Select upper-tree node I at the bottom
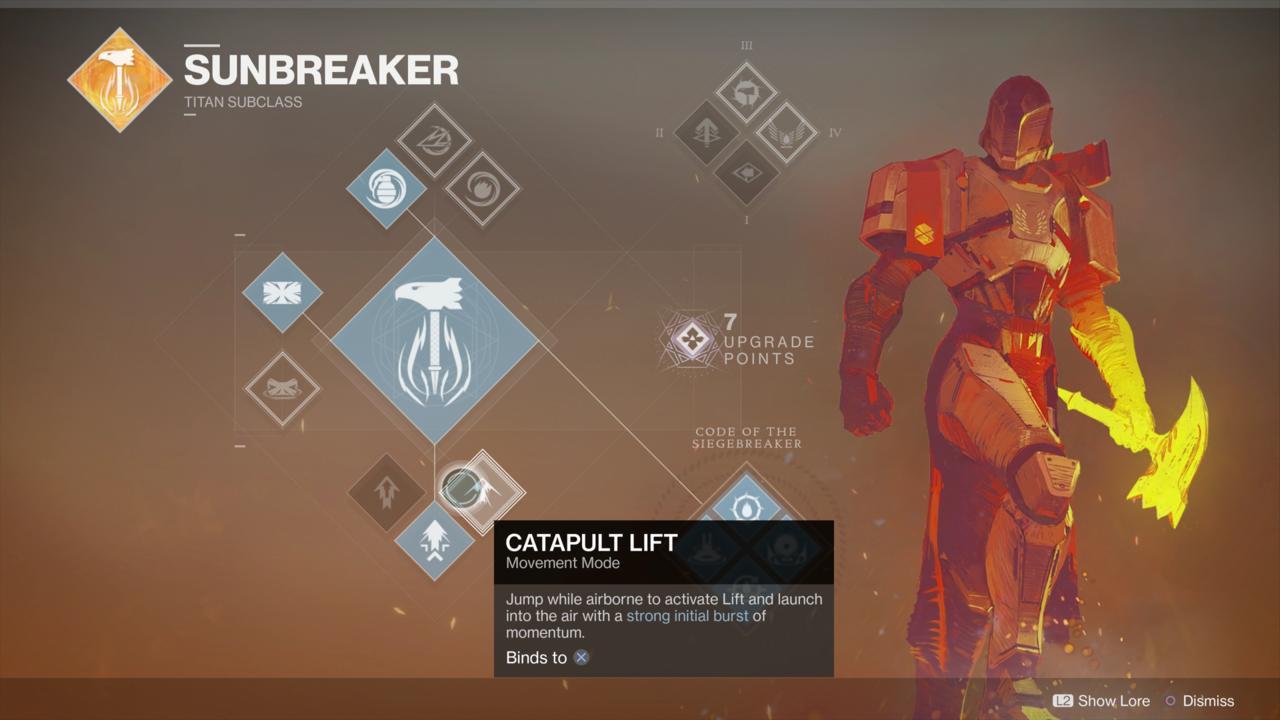1280x720 pixels. pyautogui.click(x=746, y=172)
